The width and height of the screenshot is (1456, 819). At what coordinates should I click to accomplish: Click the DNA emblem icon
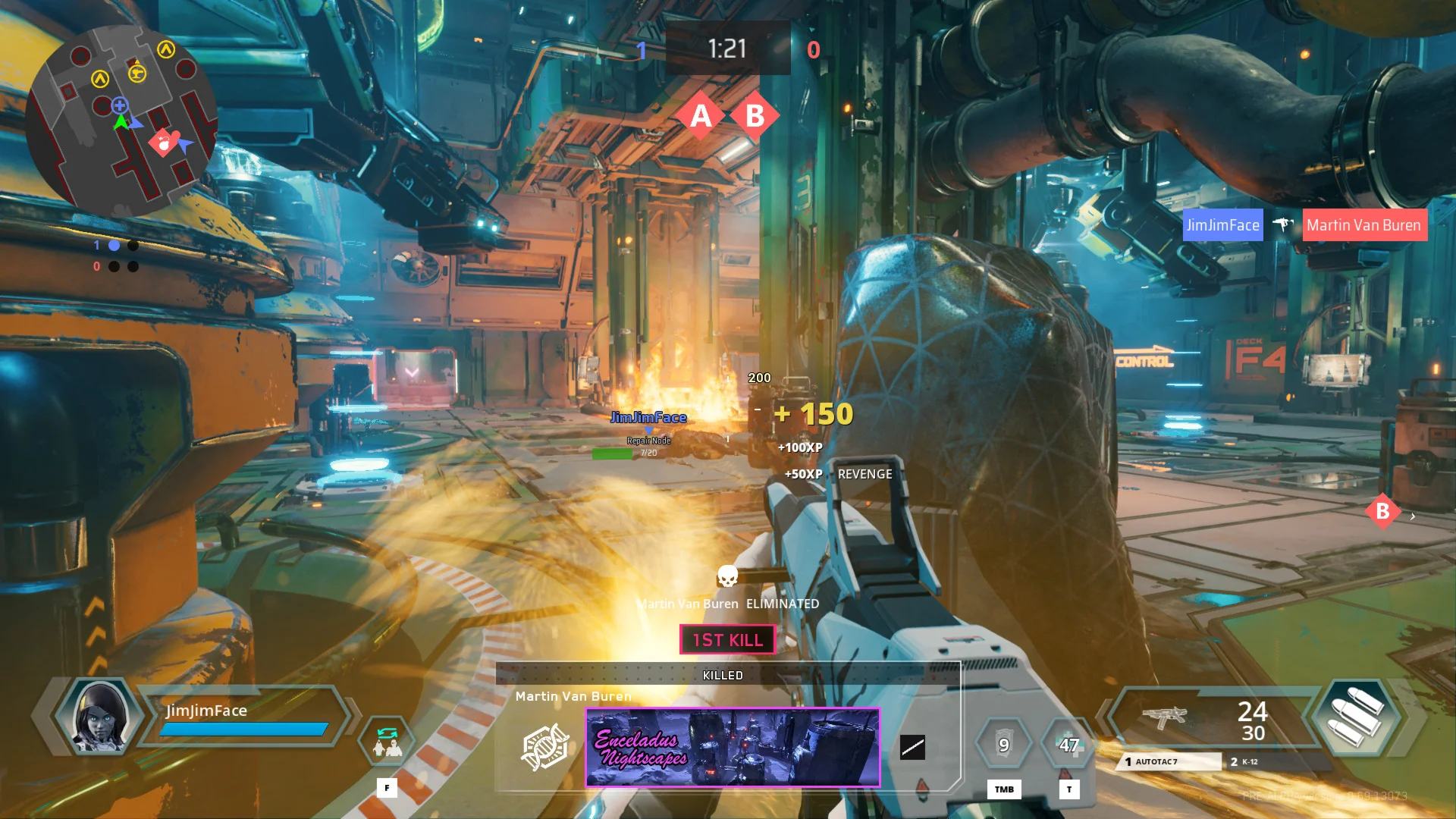pyautogui.click(x=544, y=747)
